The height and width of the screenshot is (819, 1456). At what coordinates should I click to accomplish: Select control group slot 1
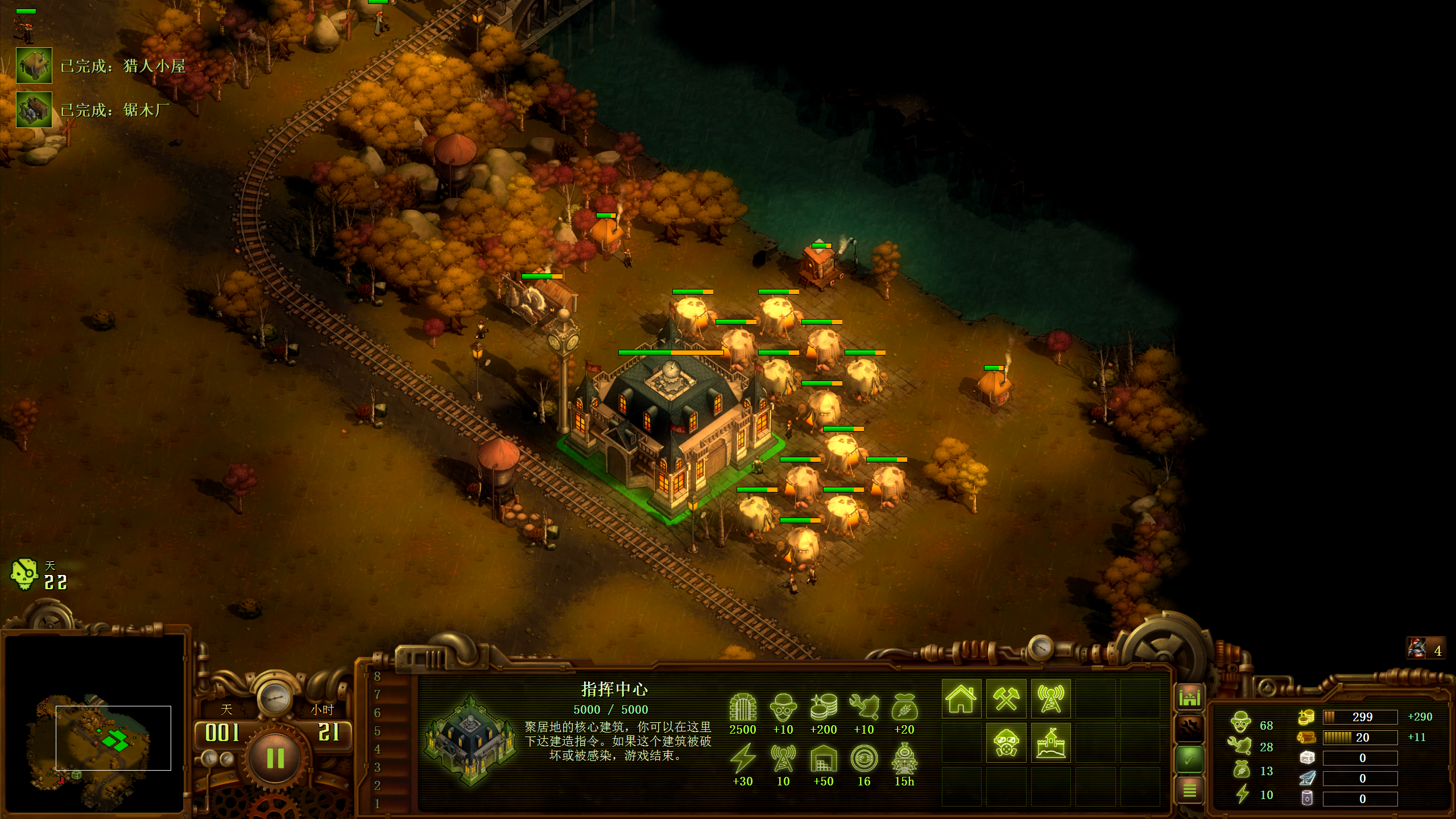[x=377, y=804]
